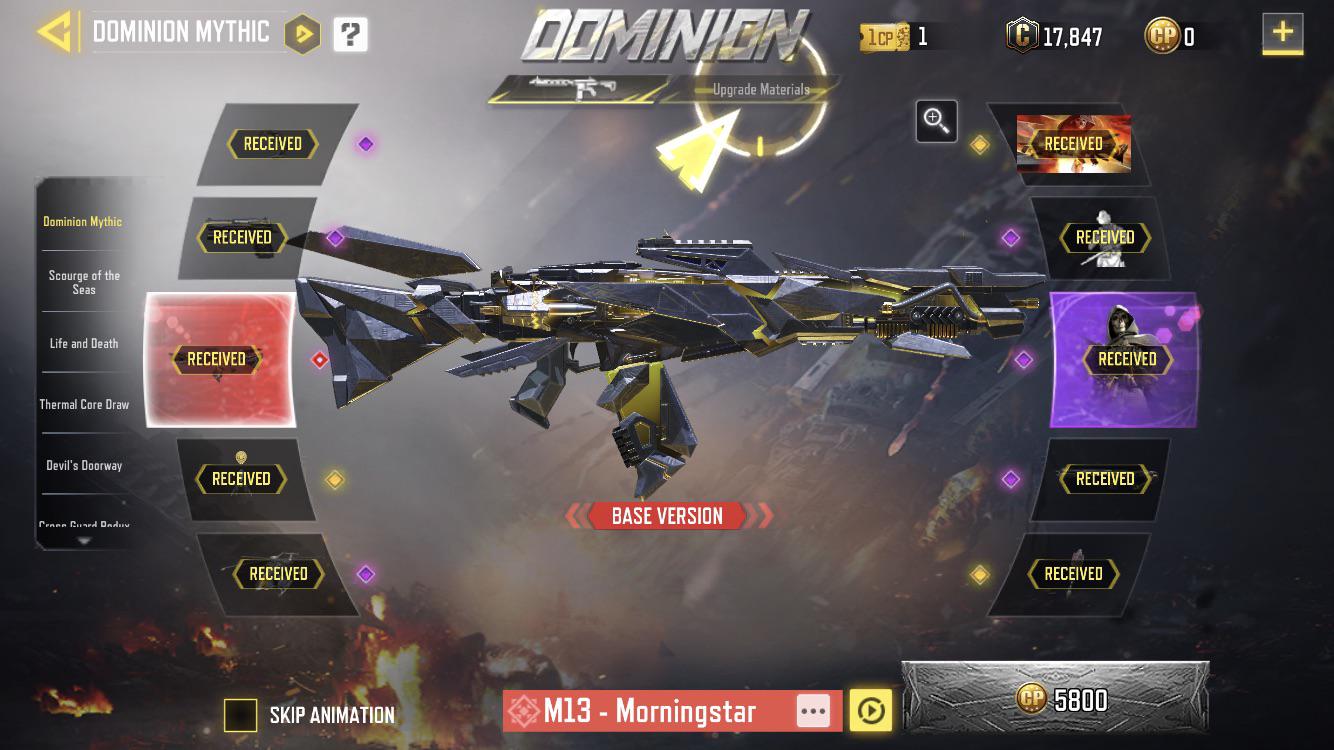The height and width of the screenshot is (750, 1334).
Task: Click the top-right calling card Received thumbnail
Action: 1072,143
